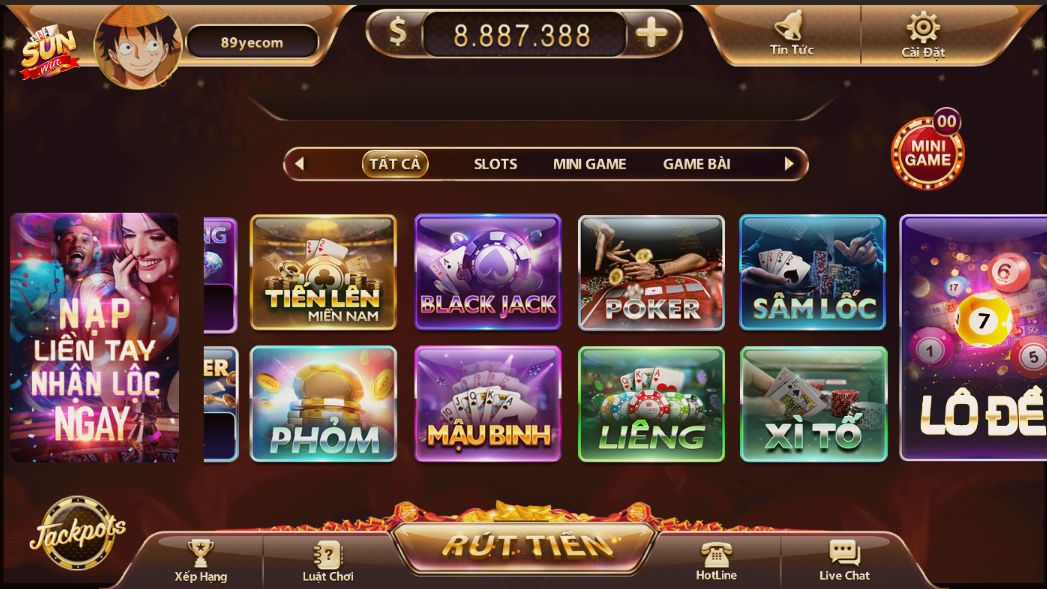Launch Tiến Lên Miền Nam game
The image size is (1047, 589).
323,272
